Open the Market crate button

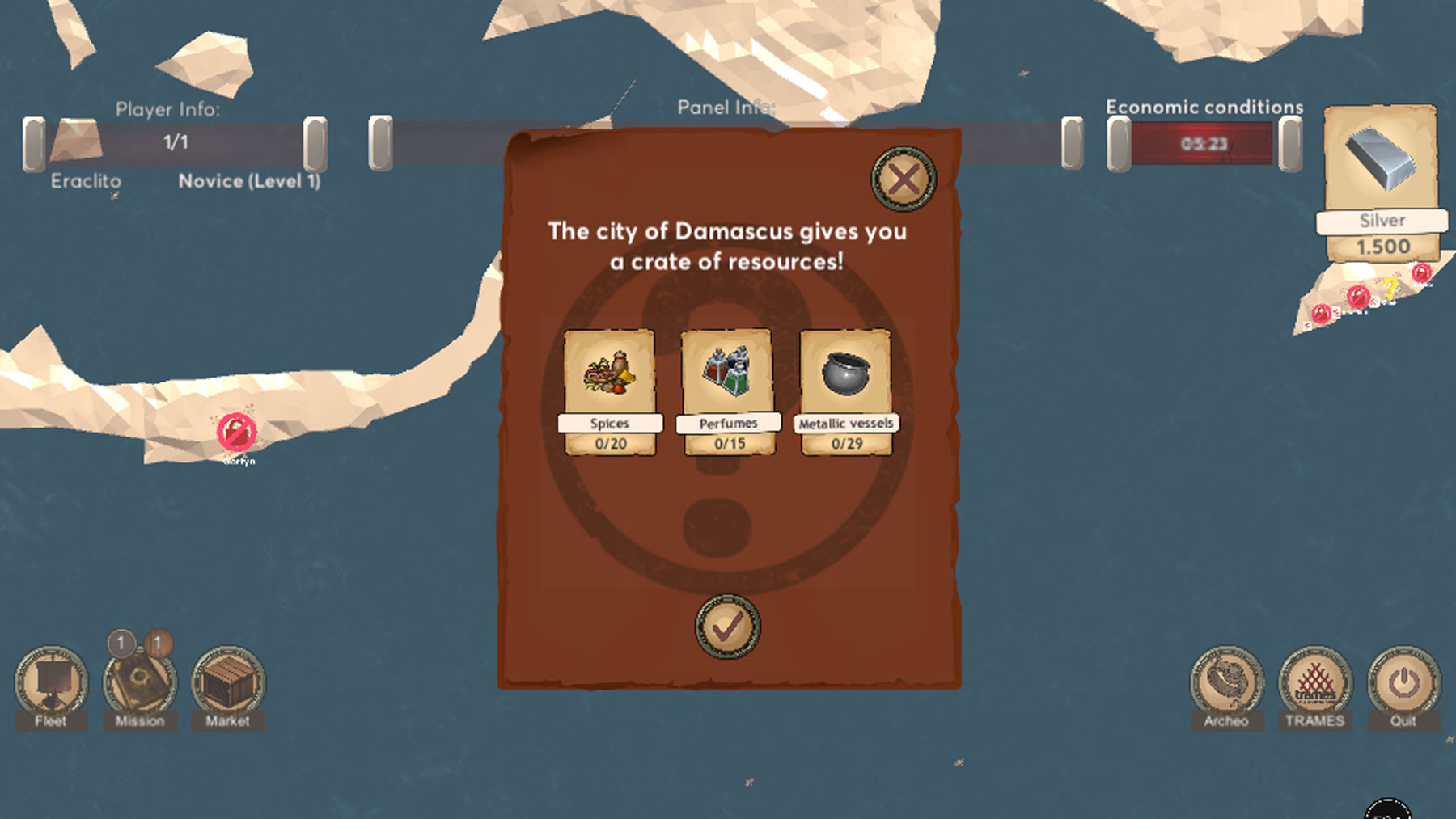coord(228,682)
